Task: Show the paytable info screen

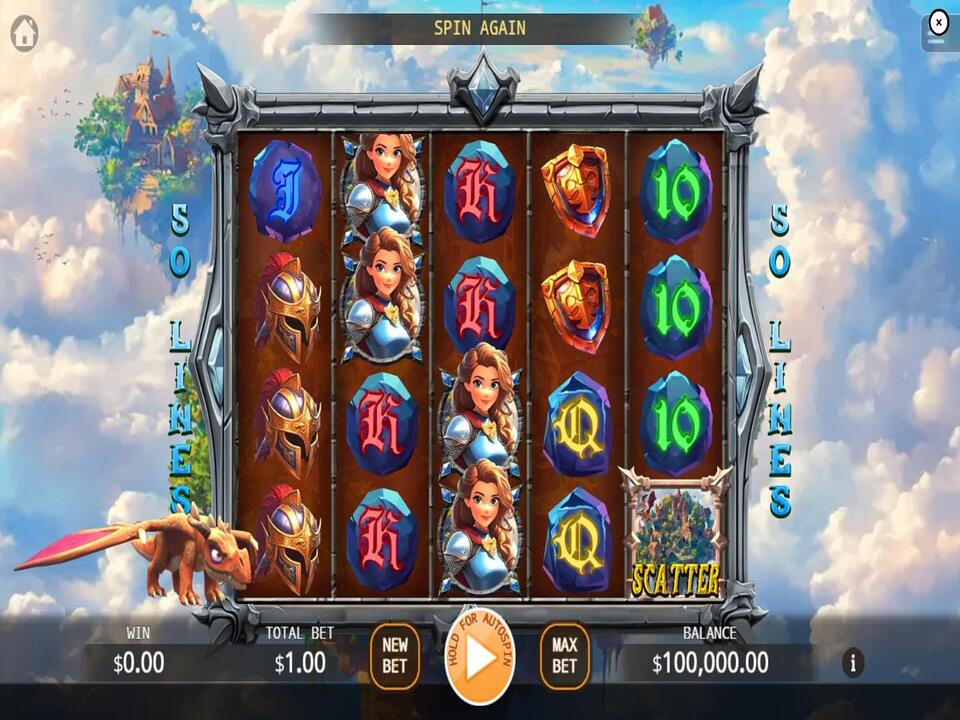Action: coord(852,662)
